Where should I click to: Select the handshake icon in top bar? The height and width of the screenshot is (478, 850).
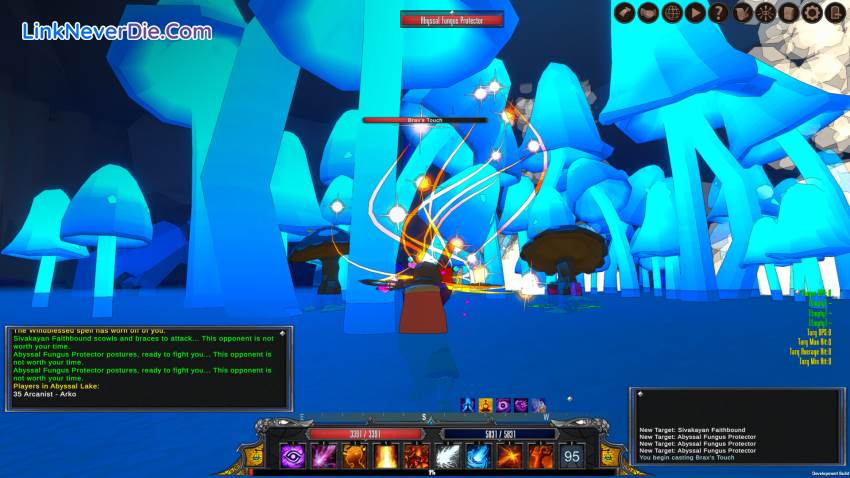[647, 13]
